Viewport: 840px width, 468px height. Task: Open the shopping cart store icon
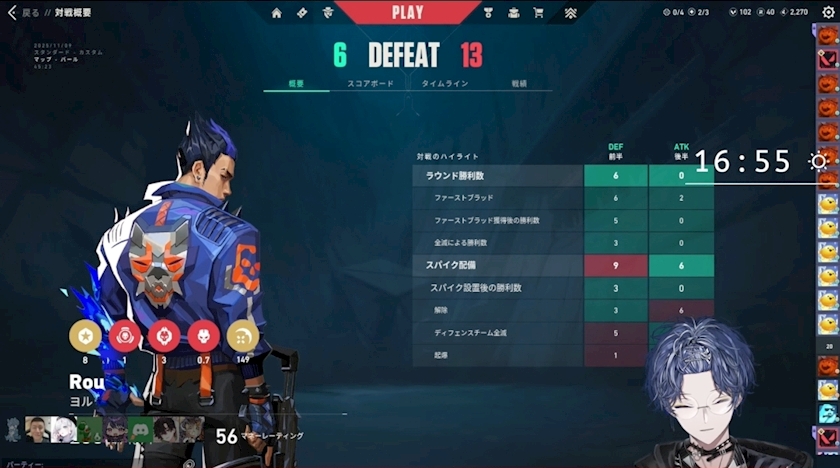click(538, 13)
